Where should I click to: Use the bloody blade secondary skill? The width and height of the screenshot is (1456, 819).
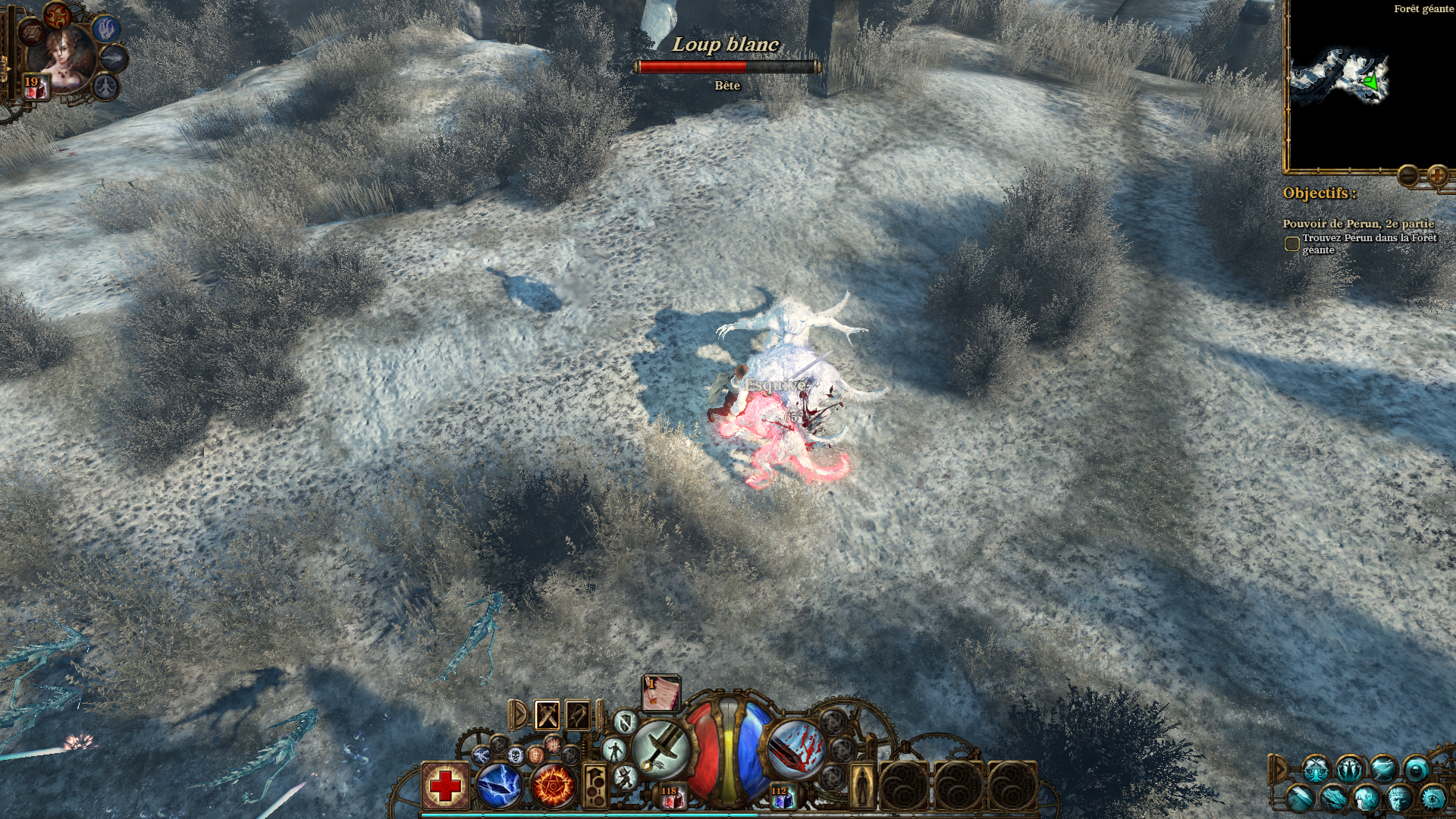(x=795, y=748)
